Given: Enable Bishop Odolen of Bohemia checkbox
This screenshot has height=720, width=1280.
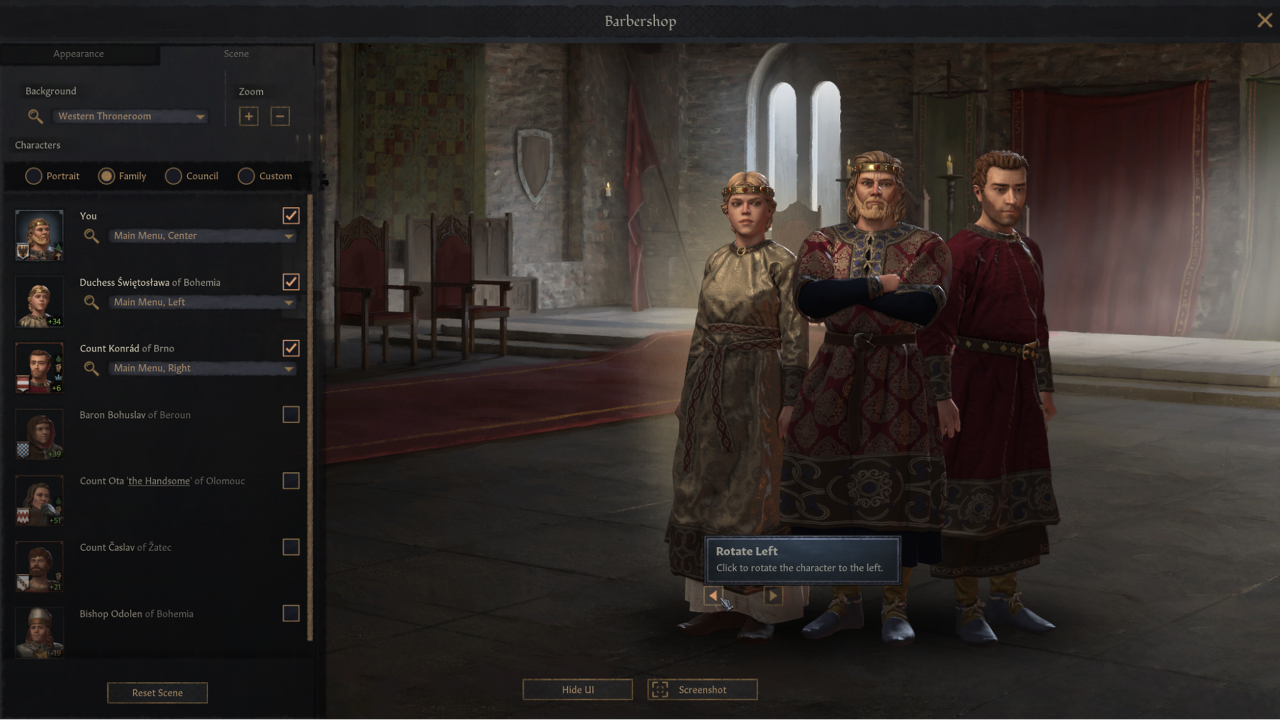Looking at the screenshot, I should coord(291,613).
